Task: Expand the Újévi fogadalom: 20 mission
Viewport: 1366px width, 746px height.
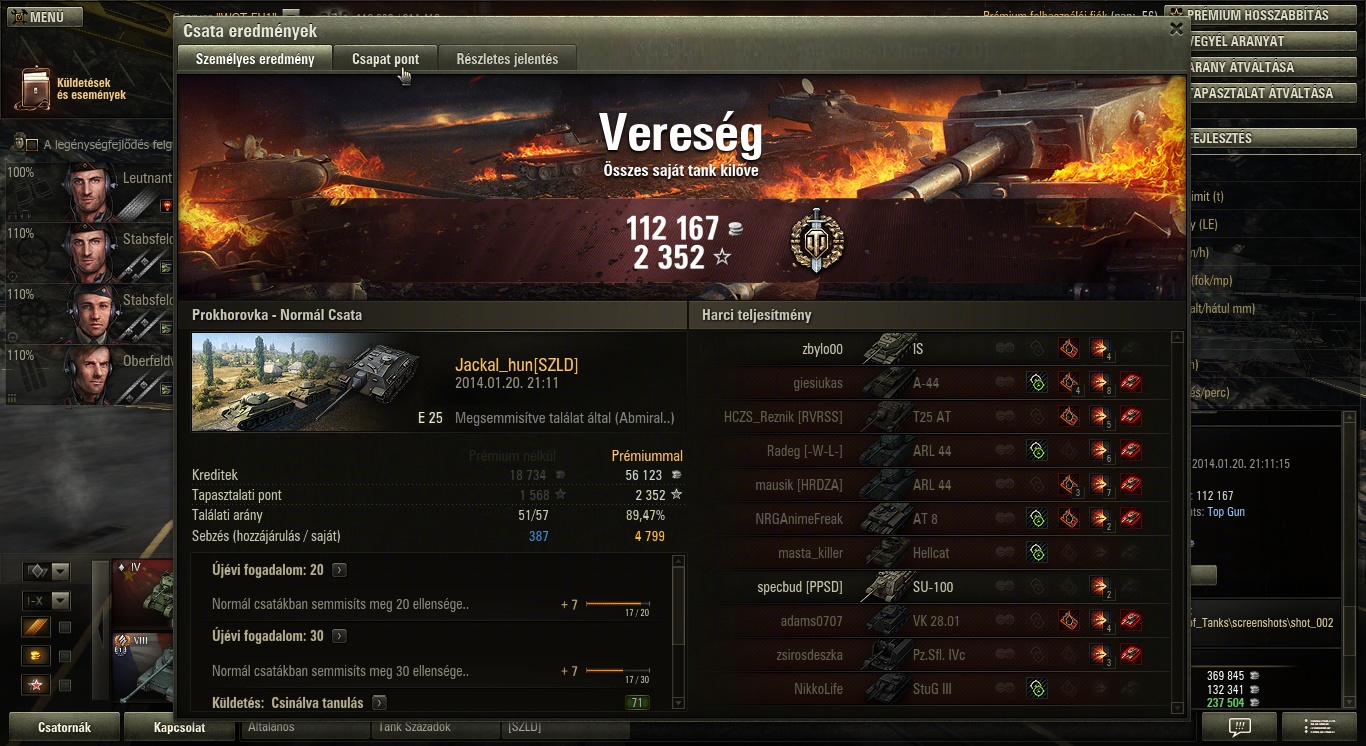Action: pyautogui.click(x=340, y=570)
